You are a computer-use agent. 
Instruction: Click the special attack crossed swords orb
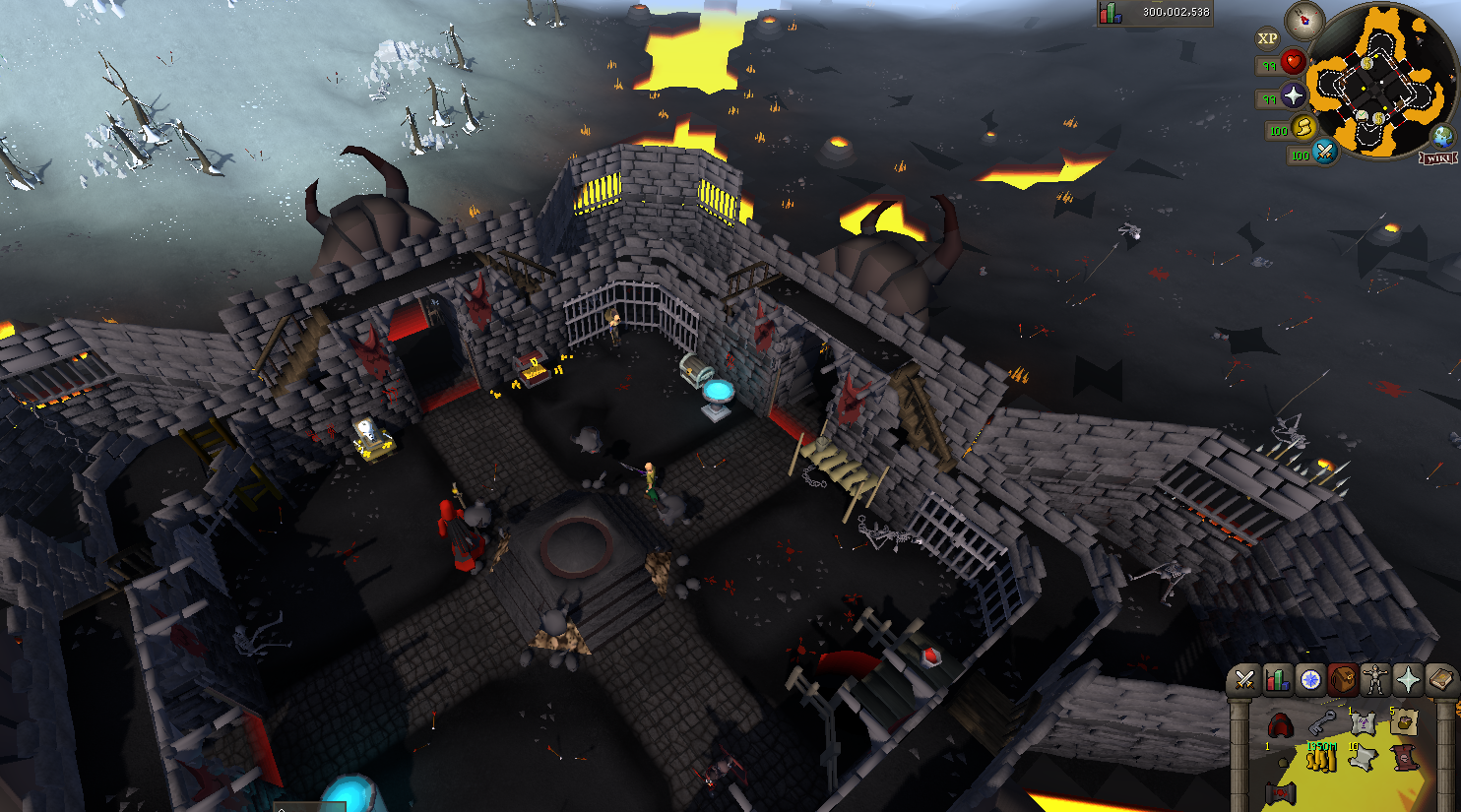click(1324, 152)
